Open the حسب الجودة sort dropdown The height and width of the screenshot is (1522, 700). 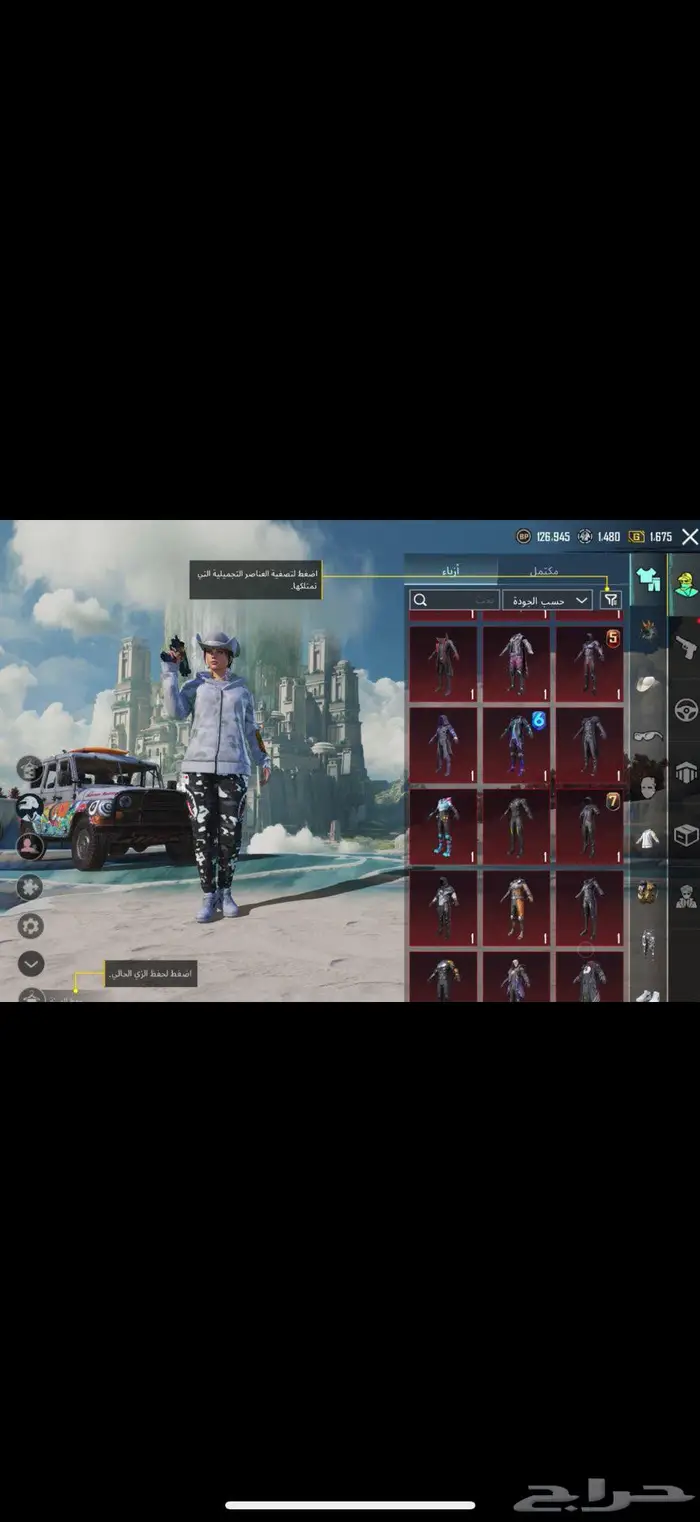click(x=560, y=600)
